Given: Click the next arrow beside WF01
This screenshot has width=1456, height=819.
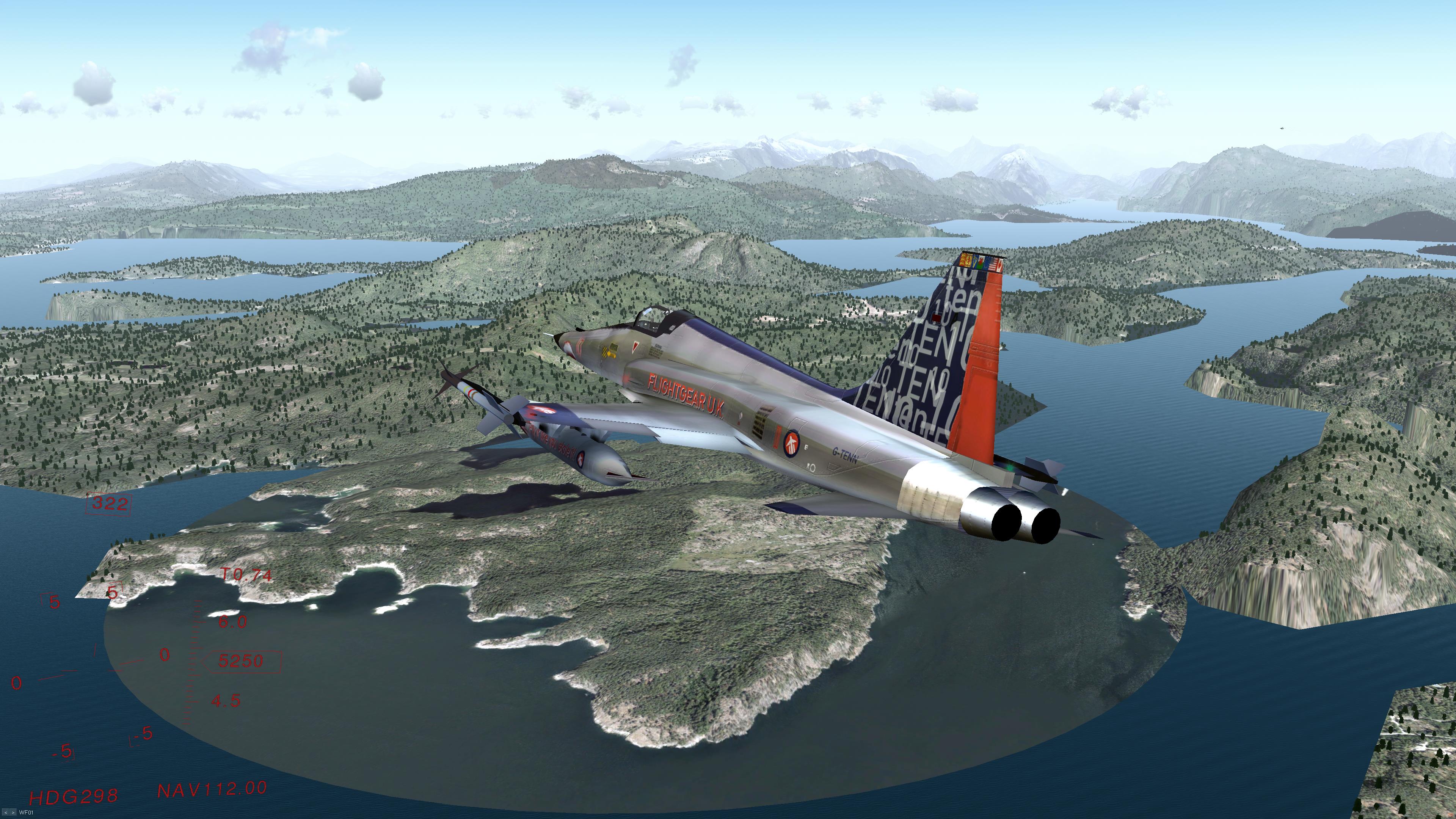Looking at the screenshot, I should [x=13, y=813].
